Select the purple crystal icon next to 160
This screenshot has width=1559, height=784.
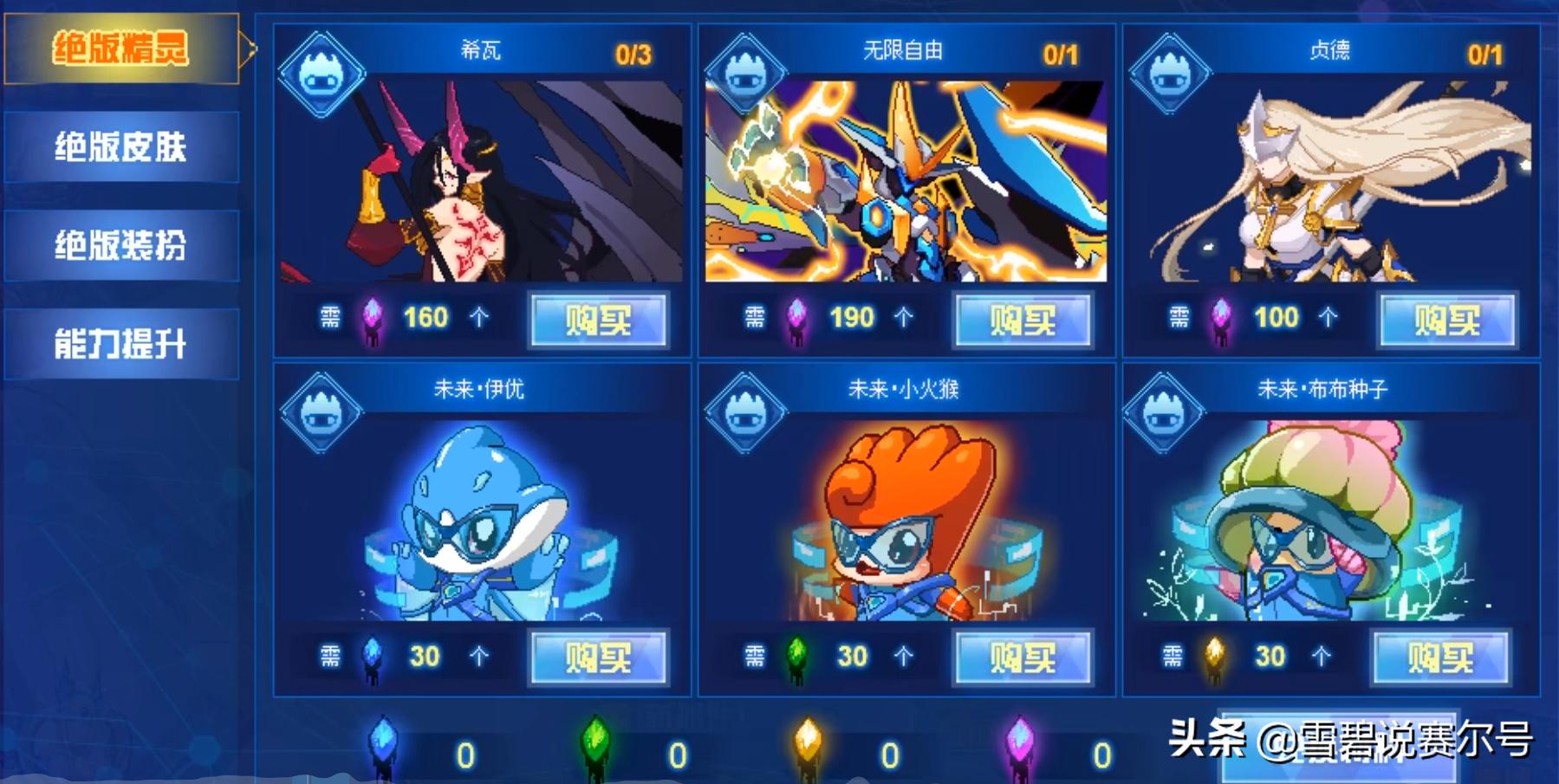pos(373,319)
